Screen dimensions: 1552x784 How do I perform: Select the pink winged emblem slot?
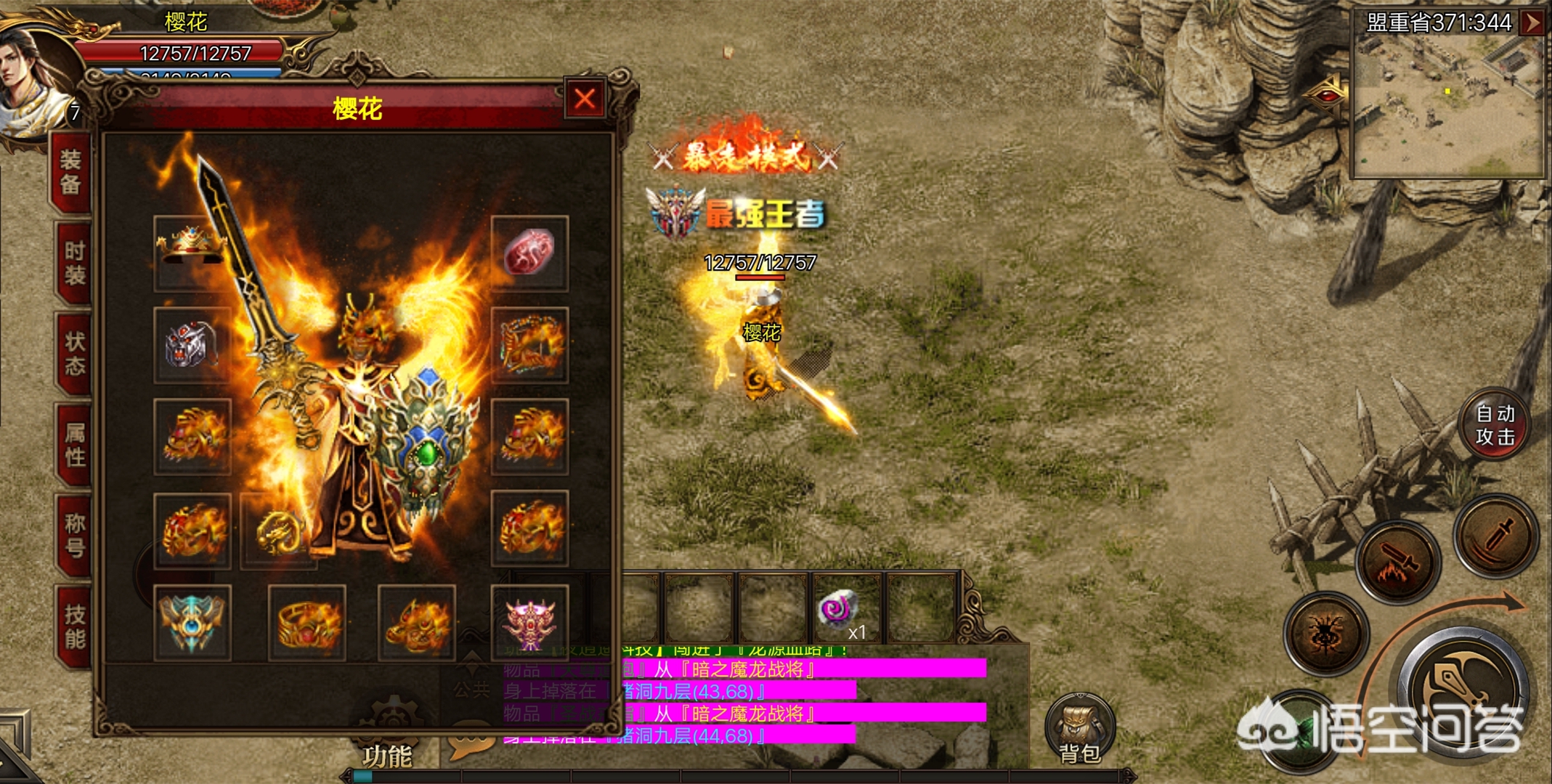[529, 622]
